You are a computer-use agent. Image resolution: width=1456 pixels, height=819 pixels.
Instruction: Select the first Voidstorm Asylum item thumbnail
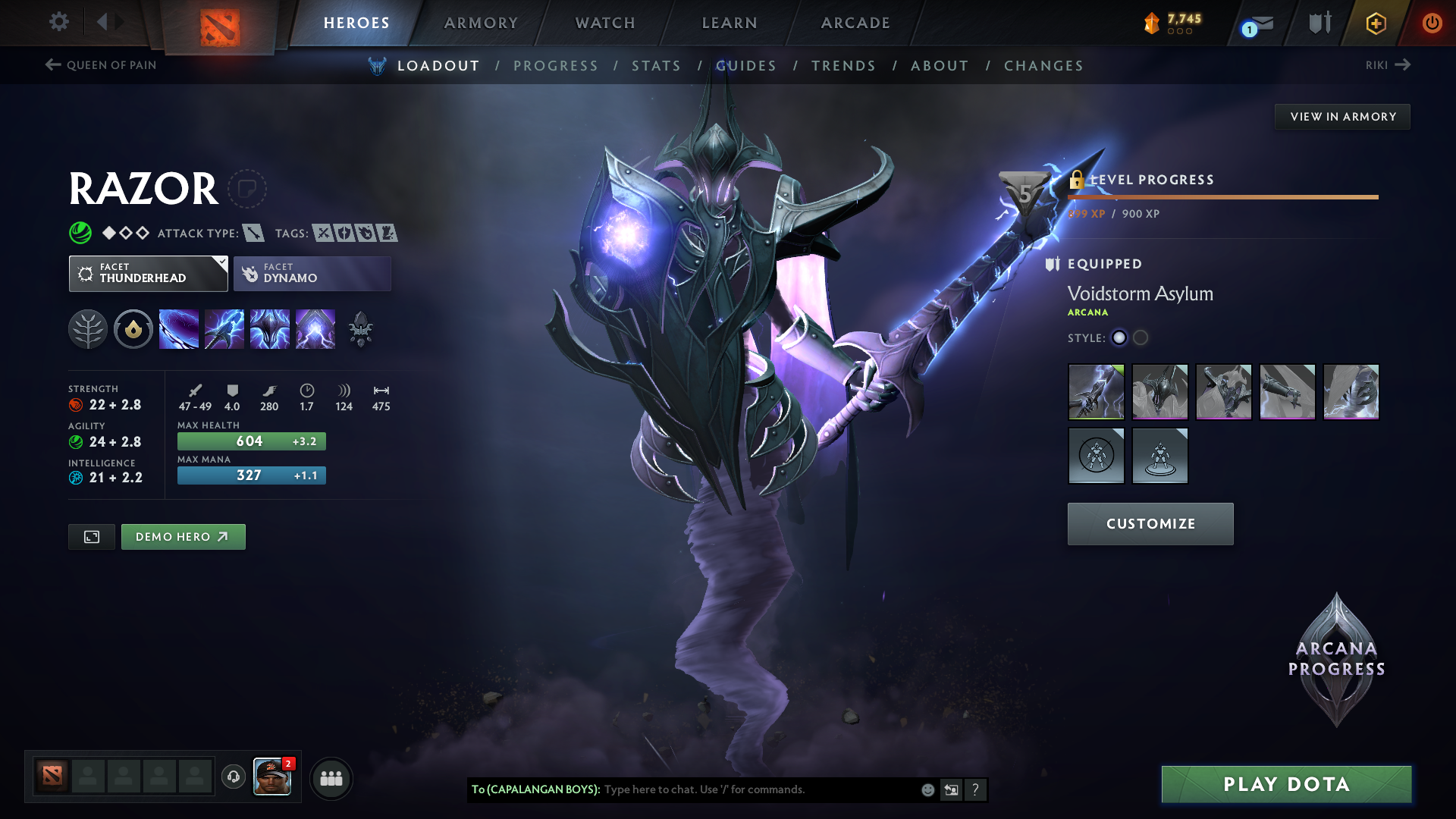tap(1096, 391)
